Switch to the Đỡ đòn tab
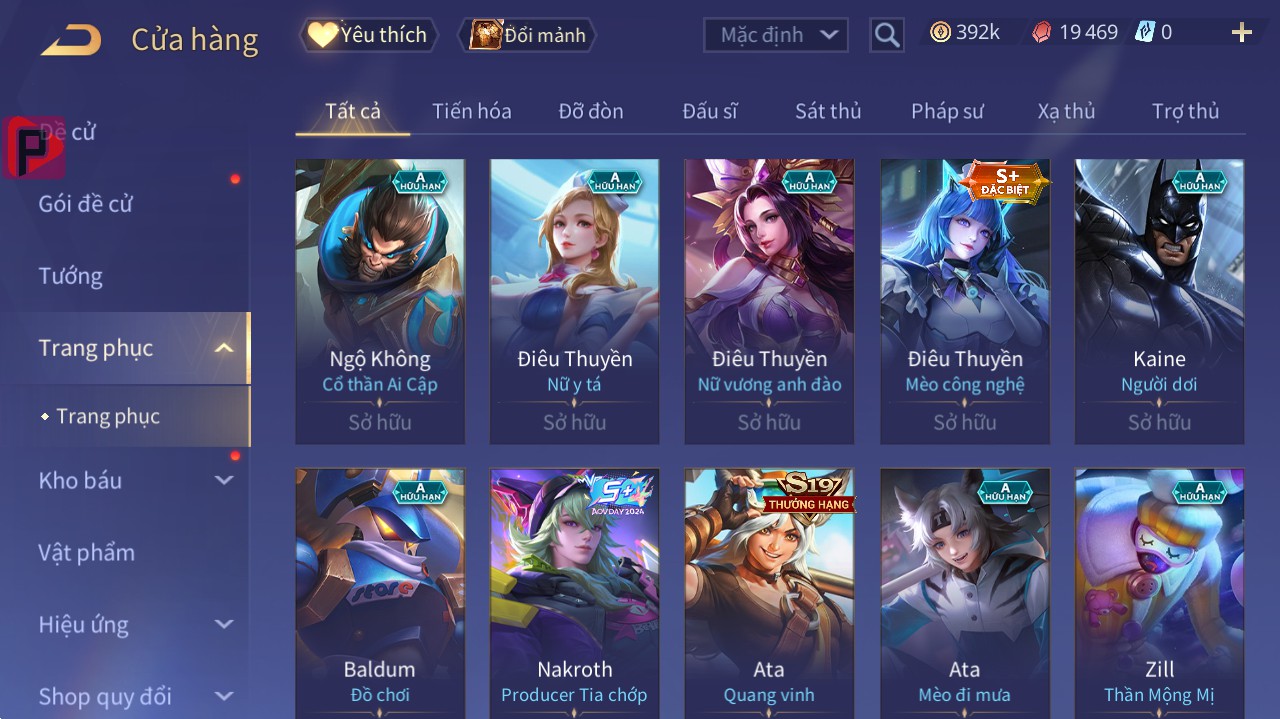Screen dimensions: 1280x719 (x=591, y=111)
